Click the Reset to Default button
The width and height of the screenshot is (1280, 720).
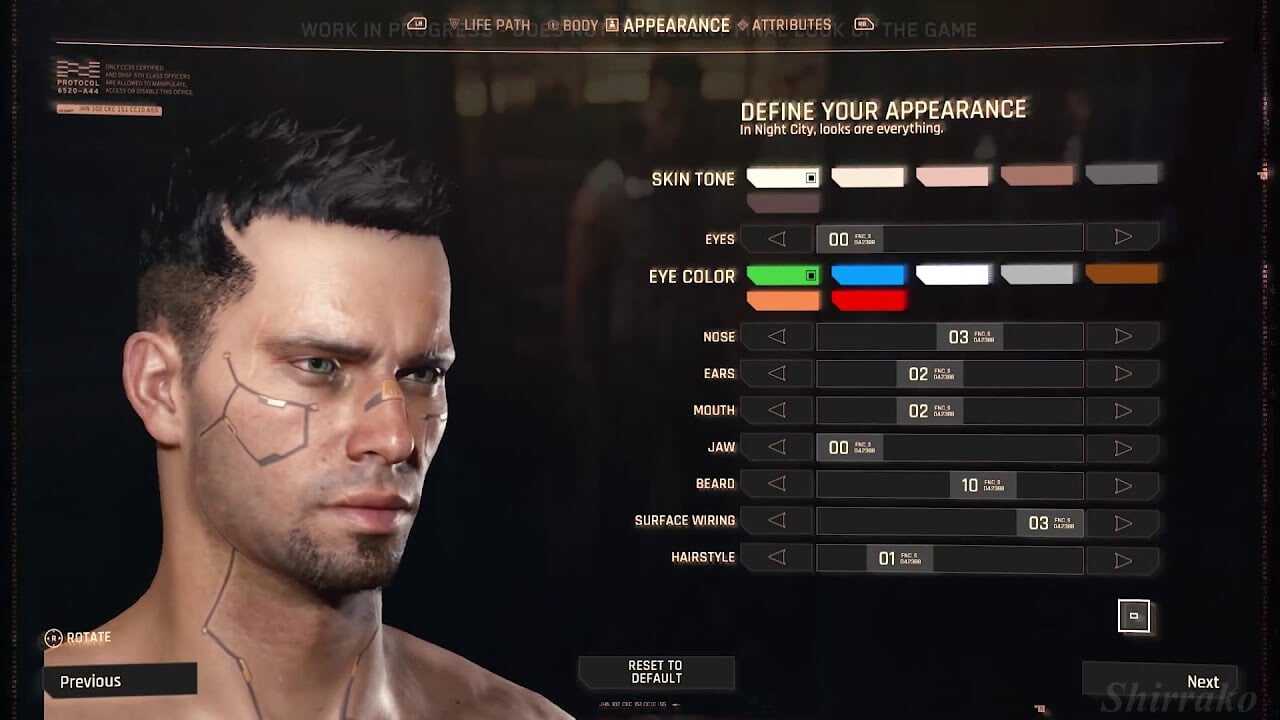click(x=655, y=672)
